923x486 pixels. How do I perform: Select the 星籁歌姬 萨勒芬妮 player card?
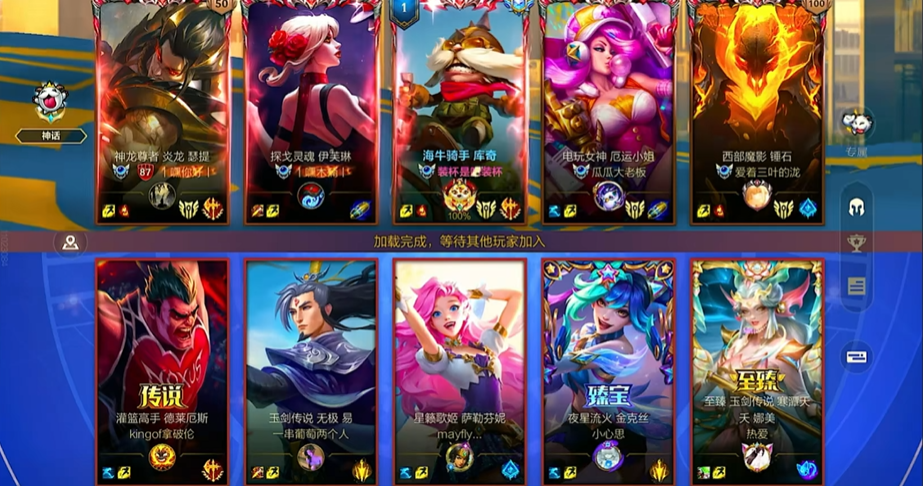(460, 370)
